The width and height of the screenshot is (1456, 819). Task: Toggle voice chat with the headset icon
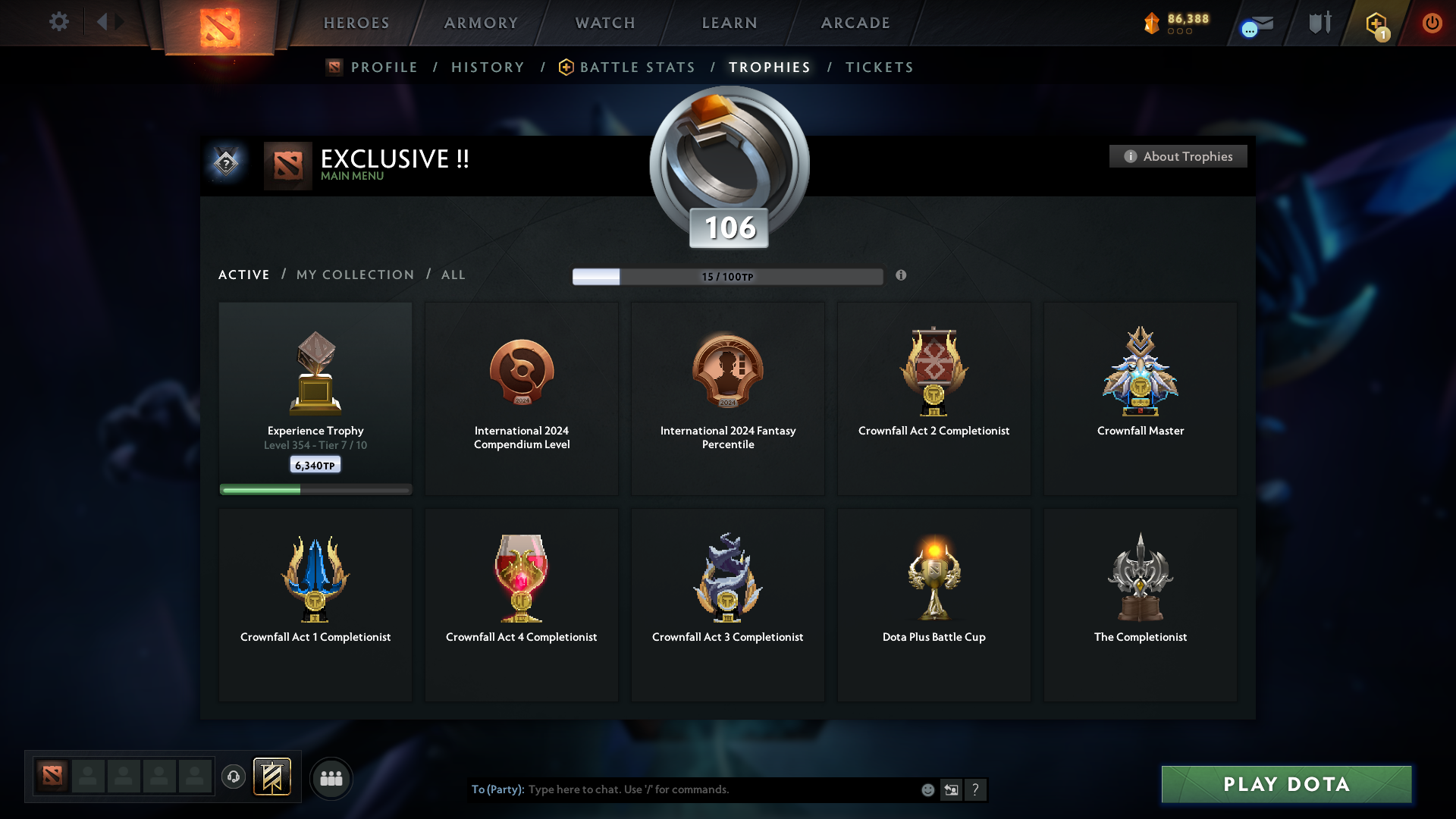234,777
